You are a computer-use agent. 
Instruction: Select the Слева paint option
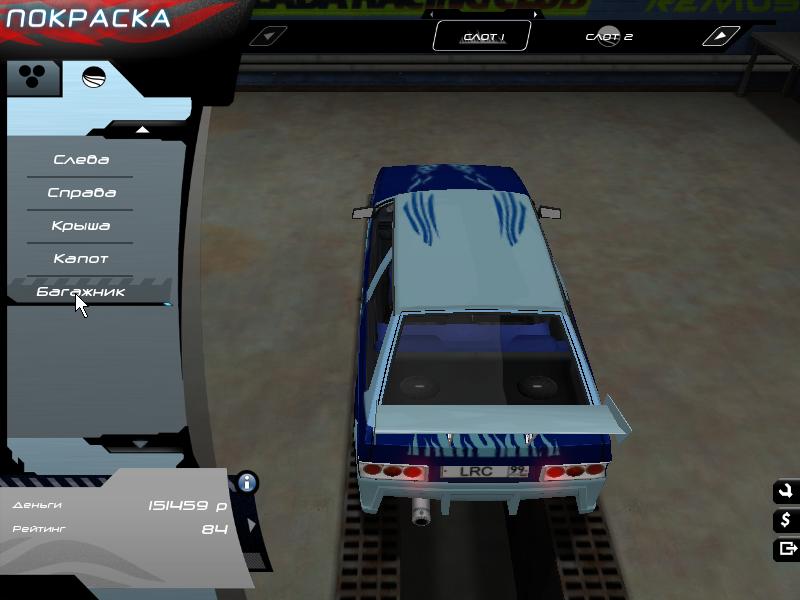click(x=81, y=160)
